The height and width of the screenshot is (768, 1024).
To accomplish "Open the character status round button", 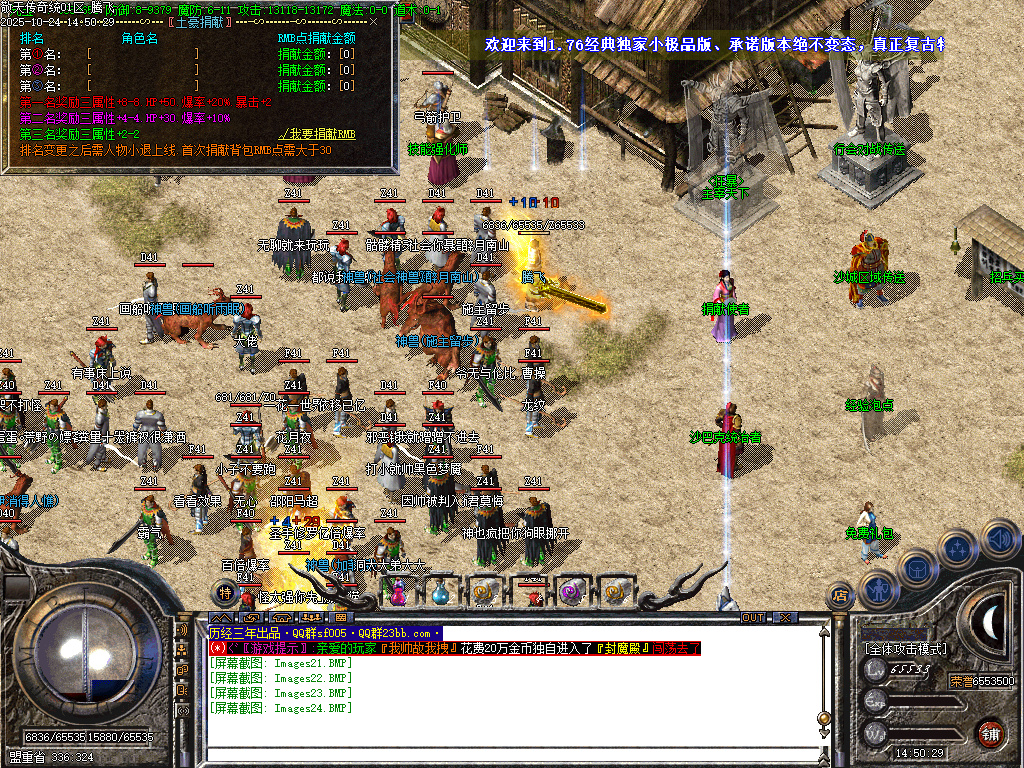I will (878, 589).
